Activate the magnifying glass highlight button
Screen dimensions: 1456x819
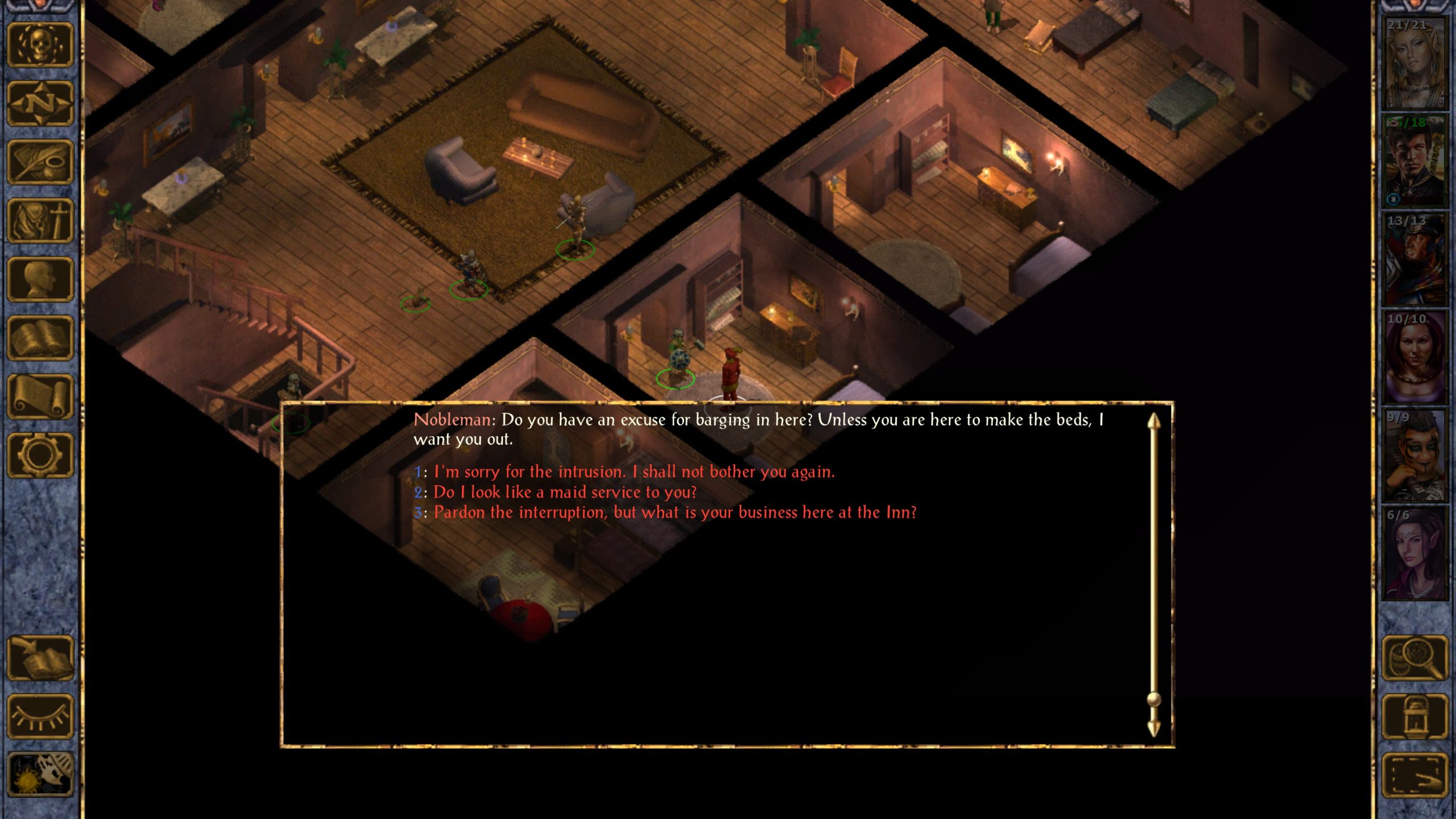coord(1415,658)
